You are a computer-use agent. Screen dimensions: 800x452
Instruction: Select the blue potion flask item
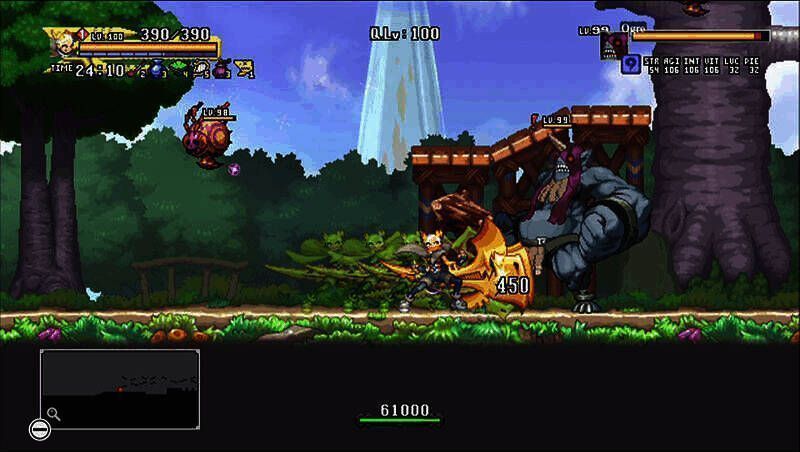[157, 70]
